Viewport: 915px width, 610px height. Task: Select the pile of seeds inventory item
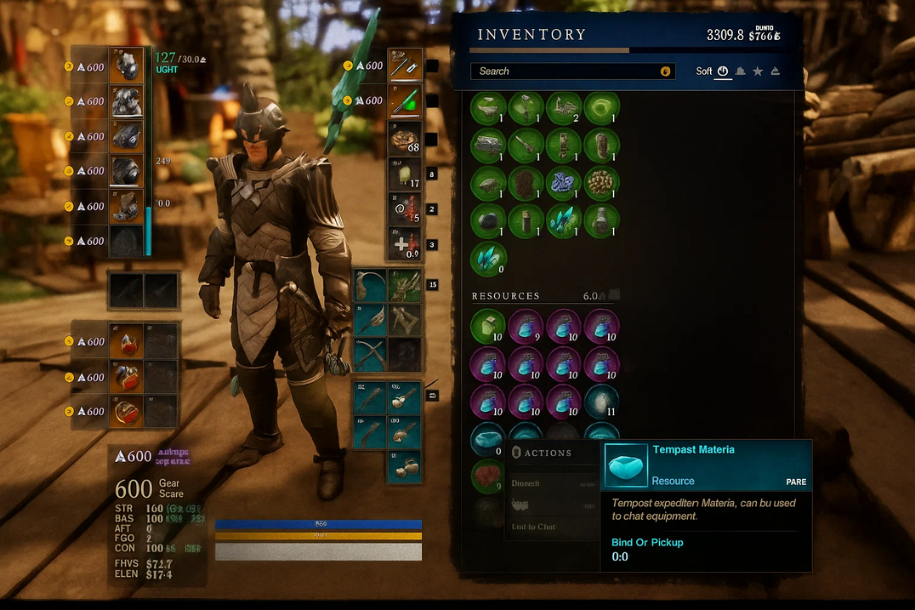coord(601,183)
